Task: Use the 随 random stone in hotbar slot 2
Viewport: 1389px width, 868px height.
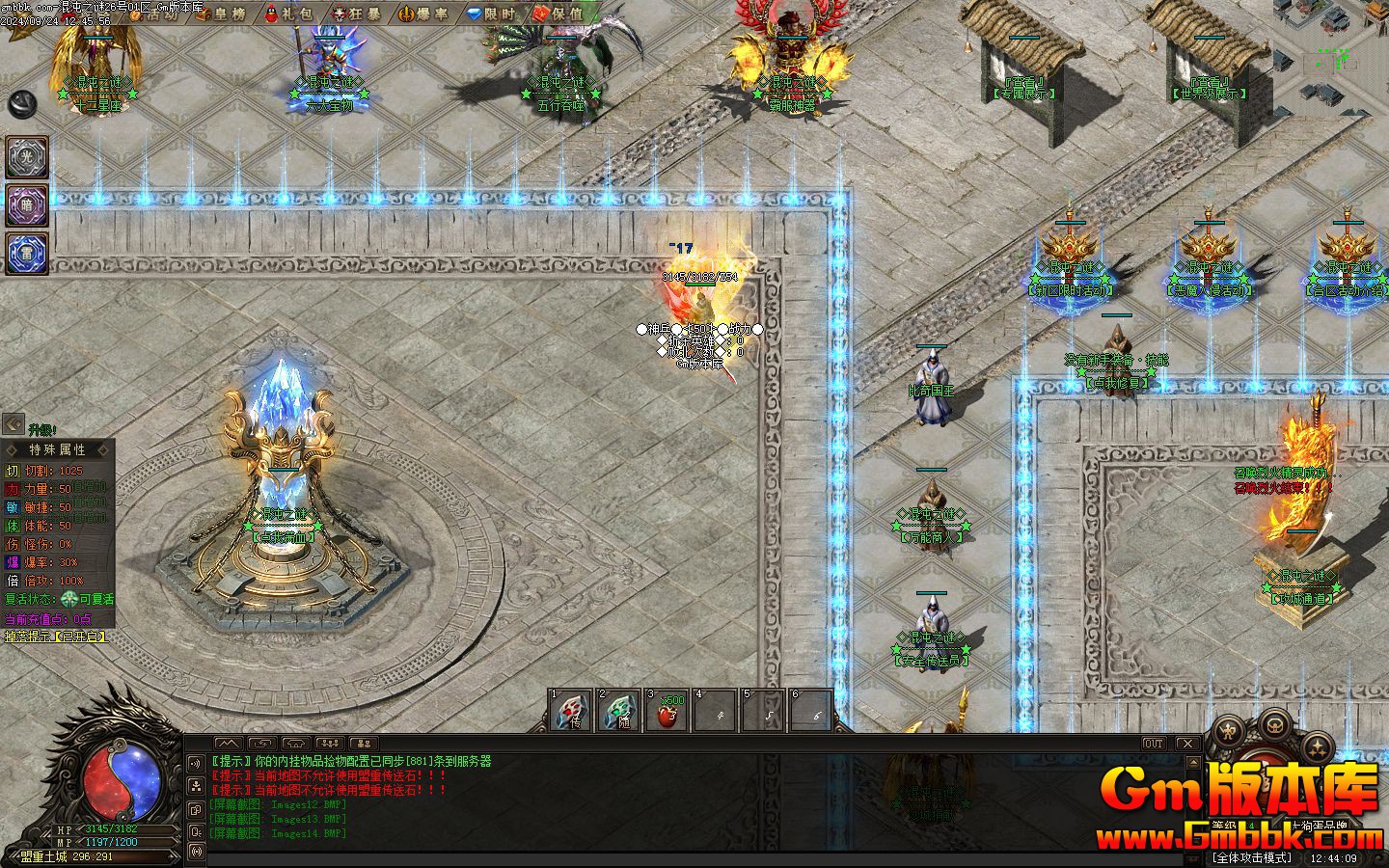Action: (619, 712)
